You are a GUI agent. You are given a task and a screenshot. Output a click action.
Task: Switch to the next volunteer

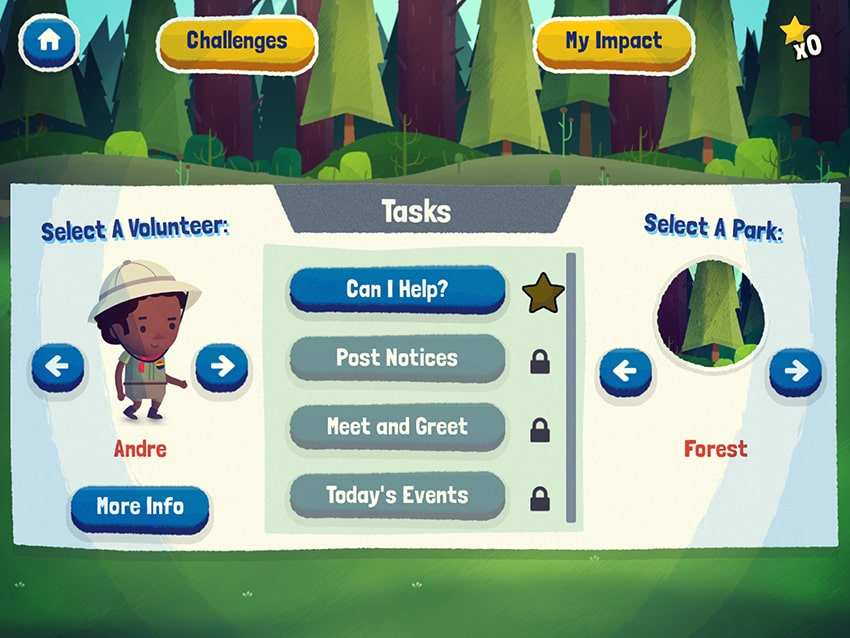point(221,367)
